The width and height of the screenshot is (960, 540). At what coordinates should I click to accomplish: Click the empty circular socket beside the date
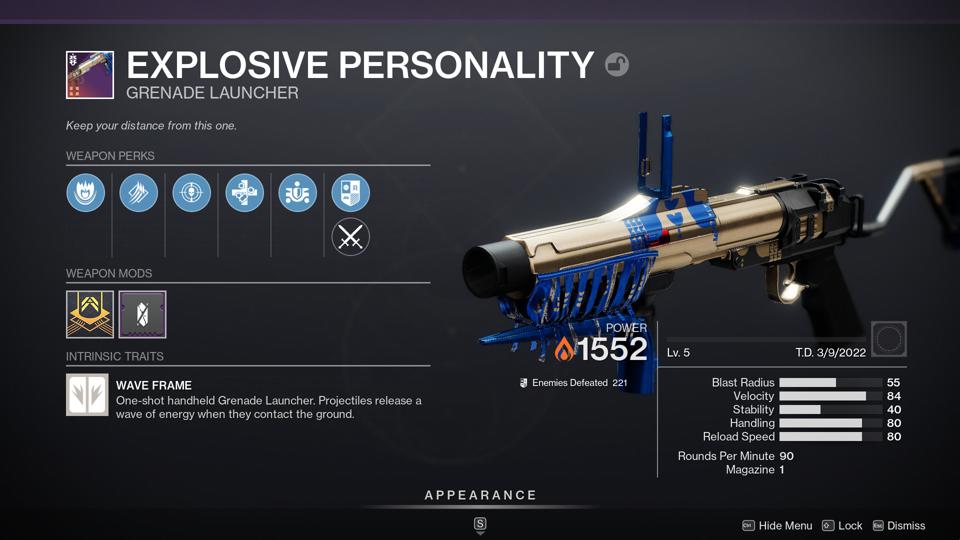(x=889, y=339)
